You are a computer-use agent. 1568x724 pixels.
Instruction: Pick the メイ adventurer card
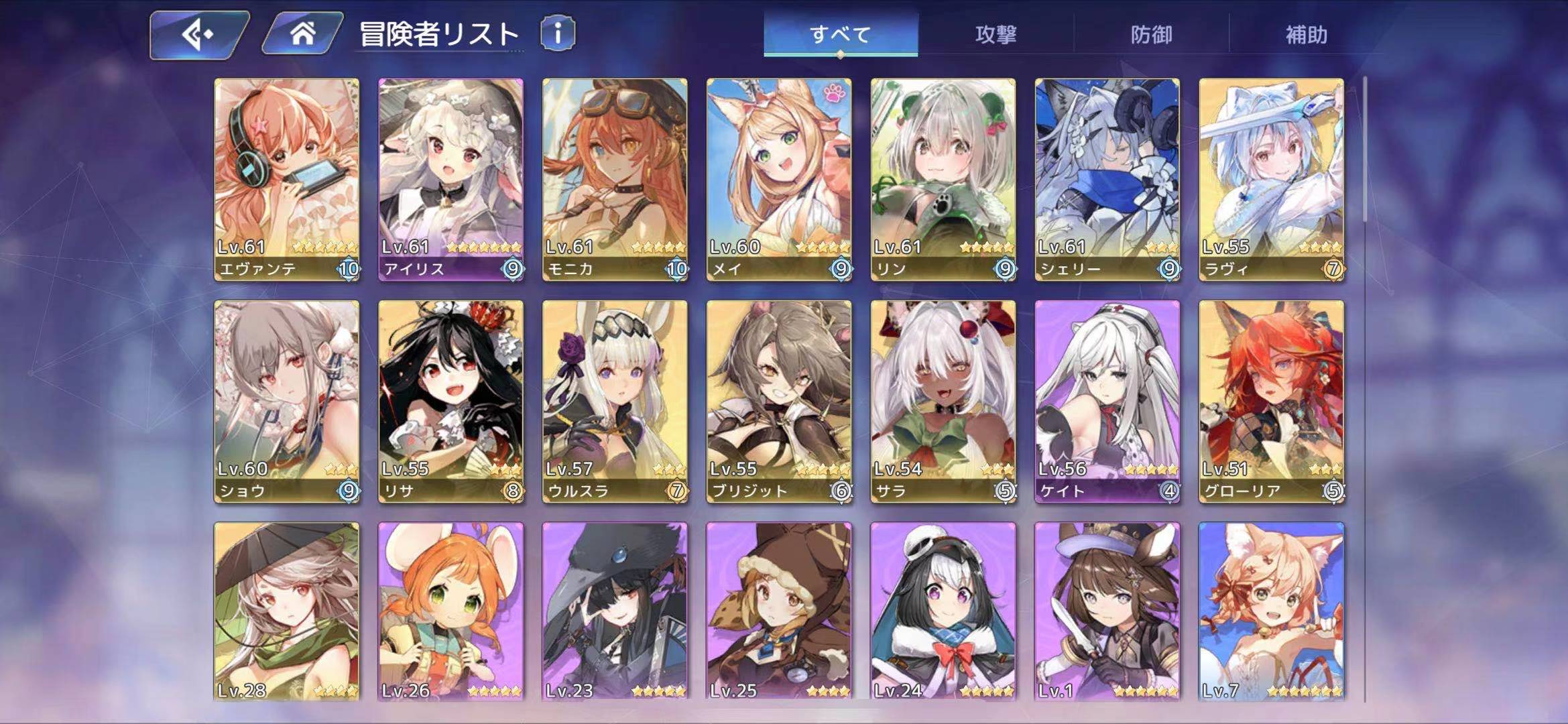pos(779,179)
